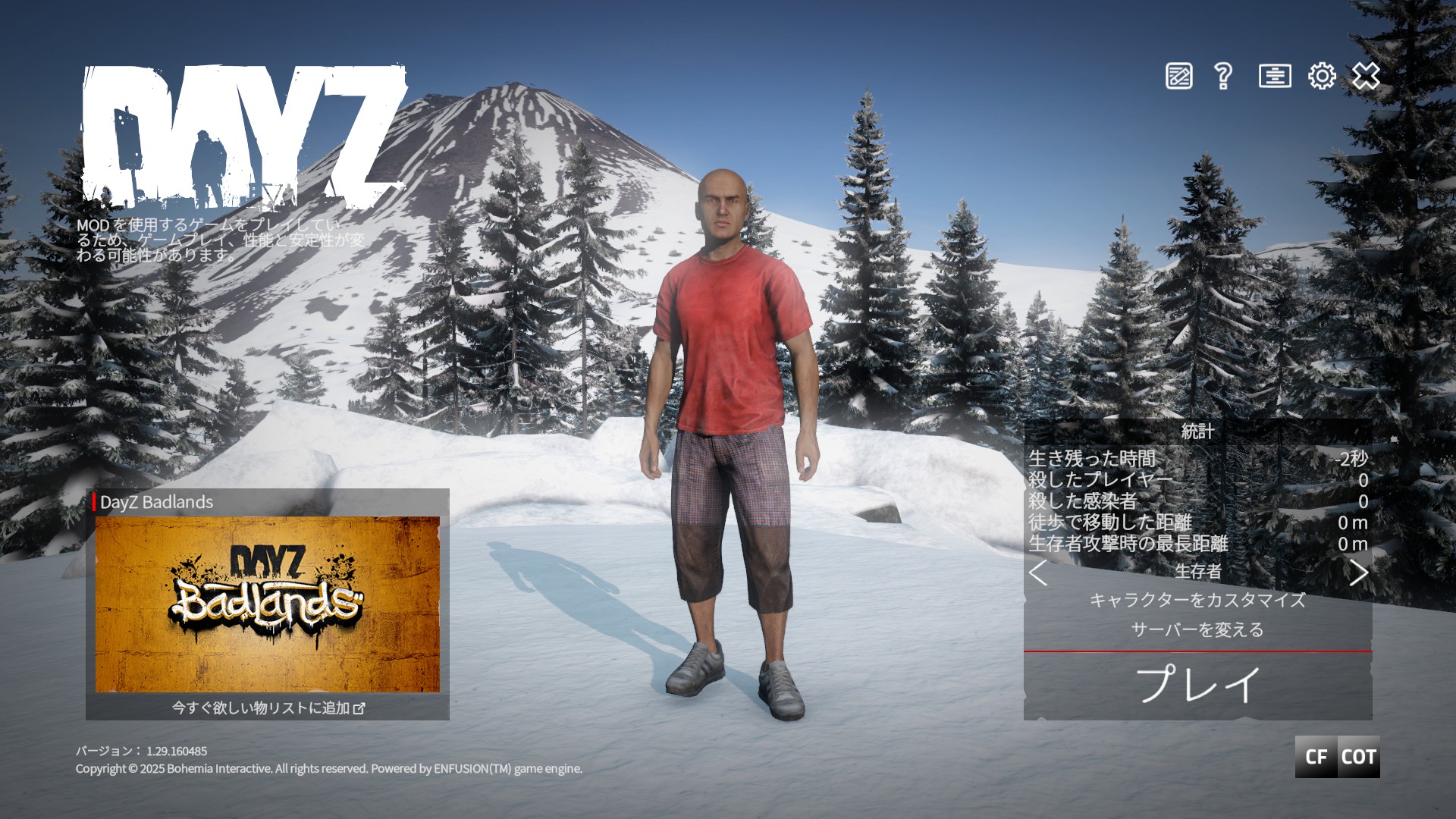This screenshot has height=819, width=1456.
Task: Open the notepad with pencil icon
Action: 1178,77
